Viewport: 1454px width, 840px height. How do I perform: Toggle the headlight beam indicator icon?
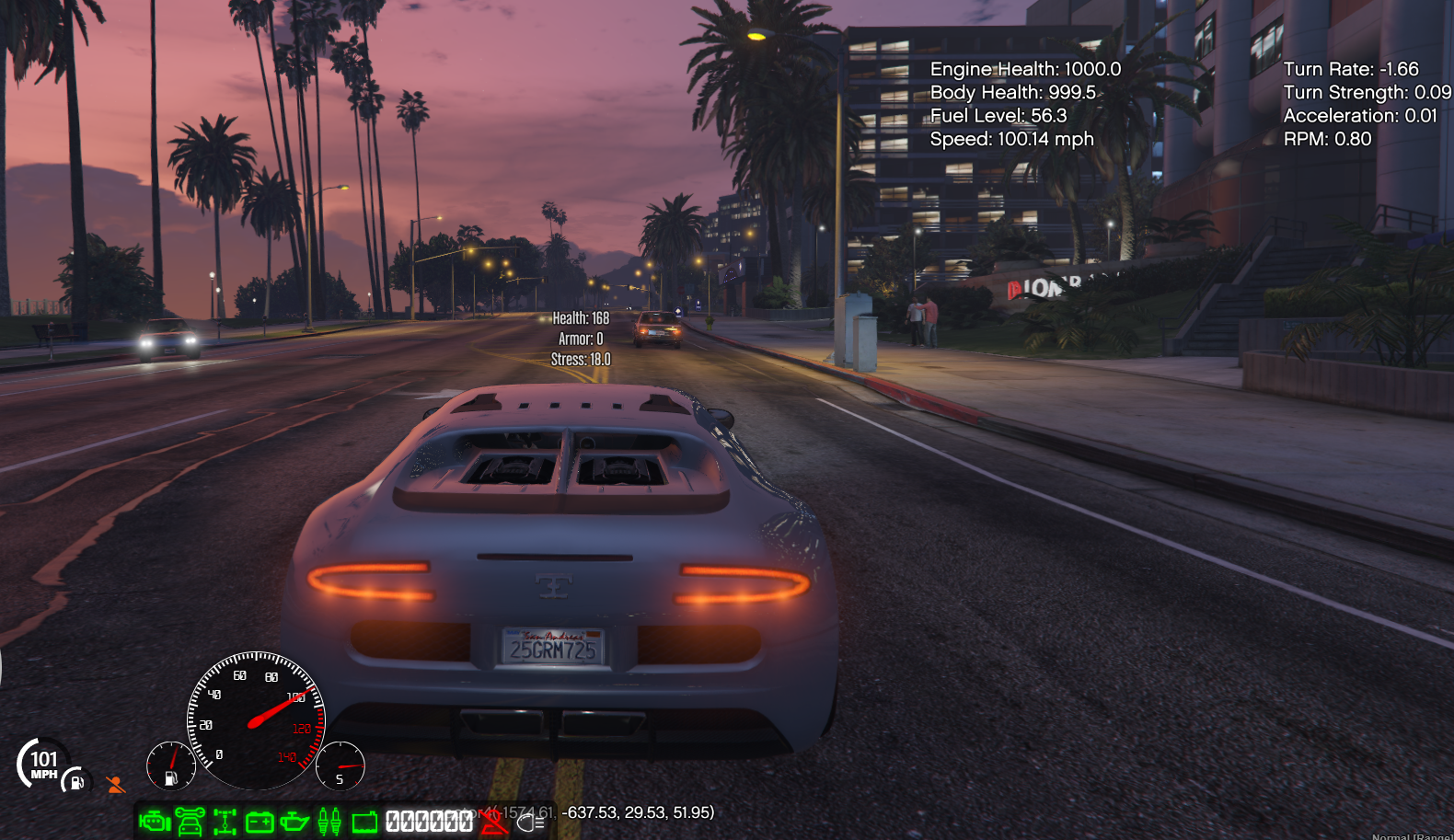[x=531, y=822]
